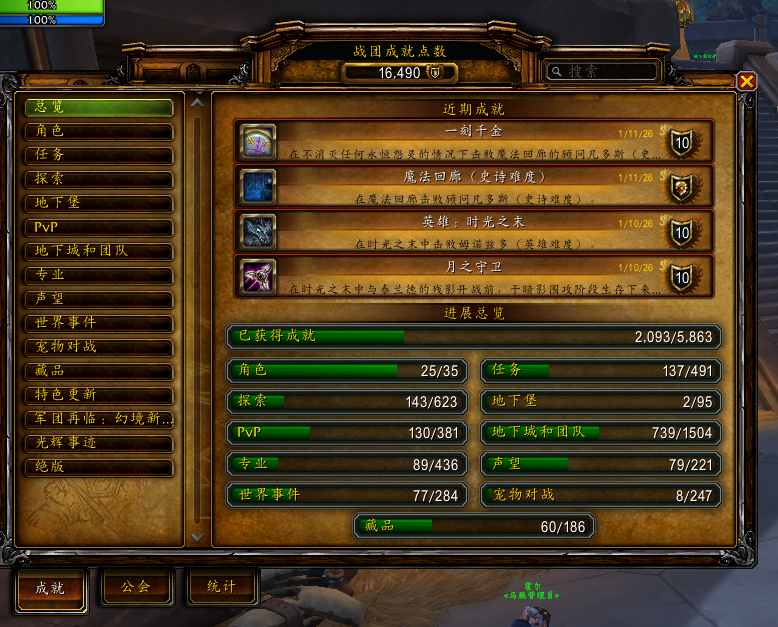Close the achievements window
Image resolution: width=778 pixels, height=627 pixels.
pyautogui.click(x=746, y=82)
